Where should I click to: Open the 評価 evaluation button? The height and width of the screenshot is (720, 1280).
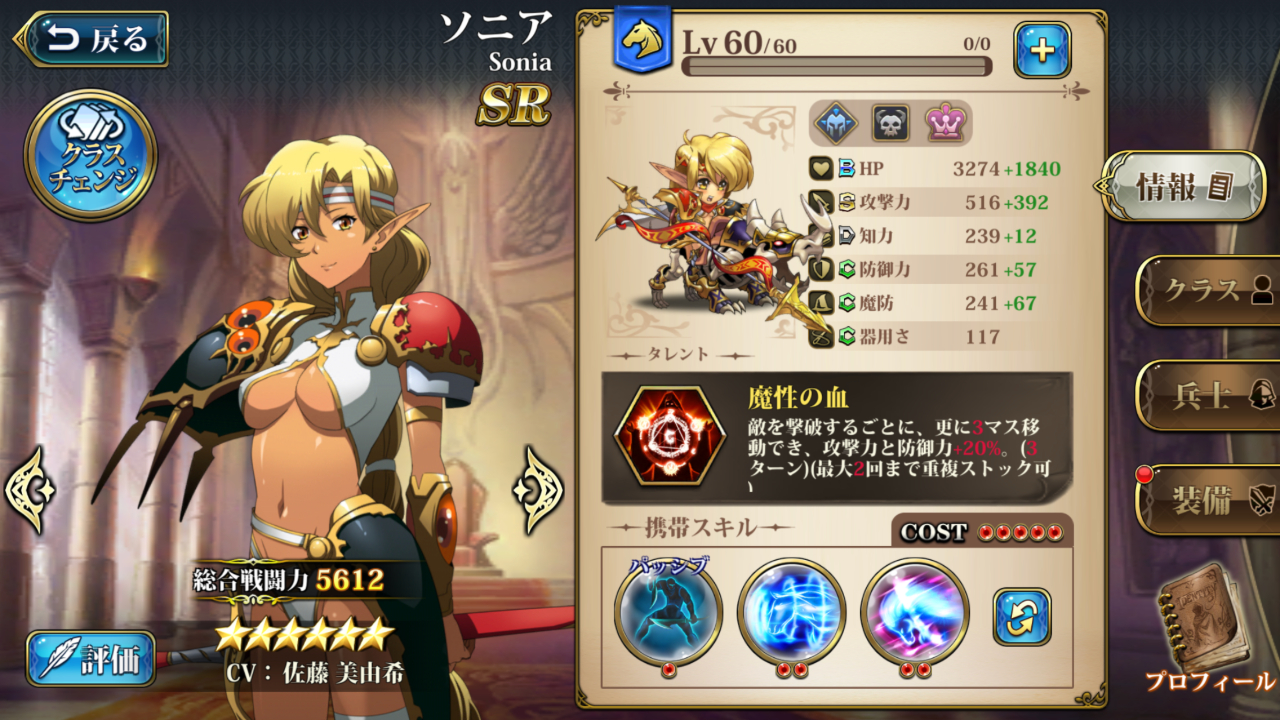[91, 658]
